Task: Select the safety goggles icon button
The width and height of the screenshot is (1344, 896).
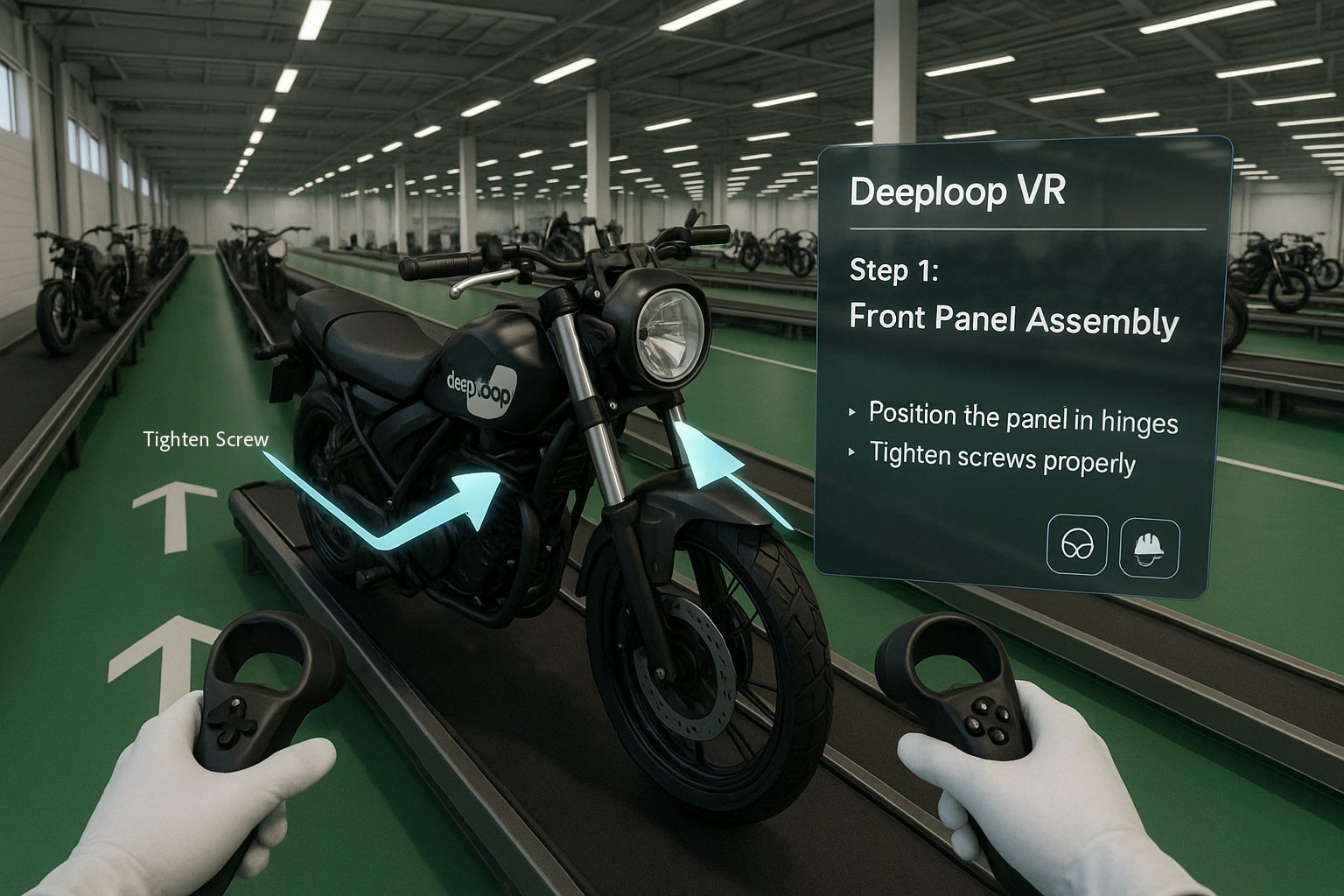Action: [1077, 545]
